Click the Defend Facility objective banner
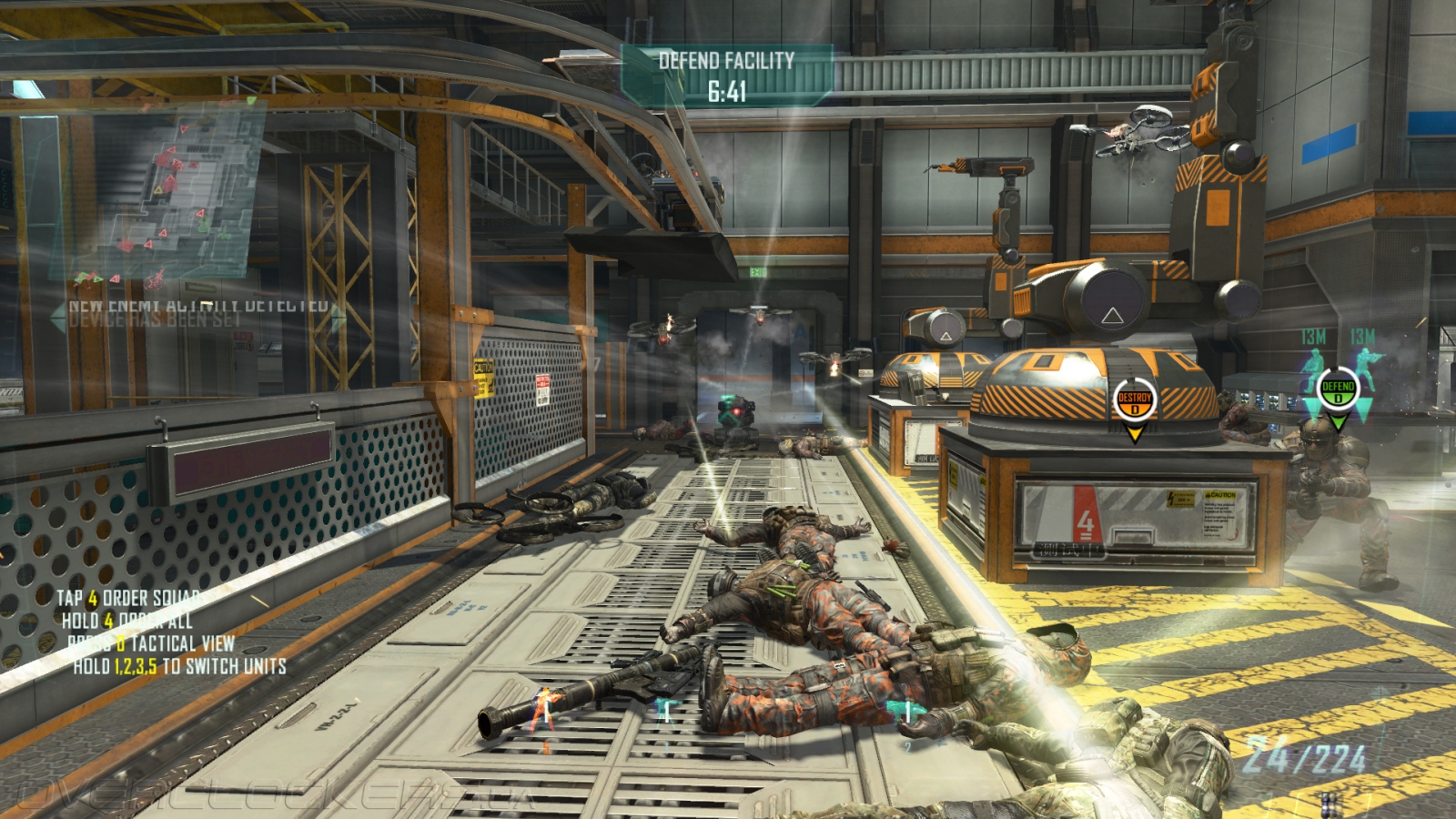The height and width of the screenshot is (819, 1456). tap(726, 76)
